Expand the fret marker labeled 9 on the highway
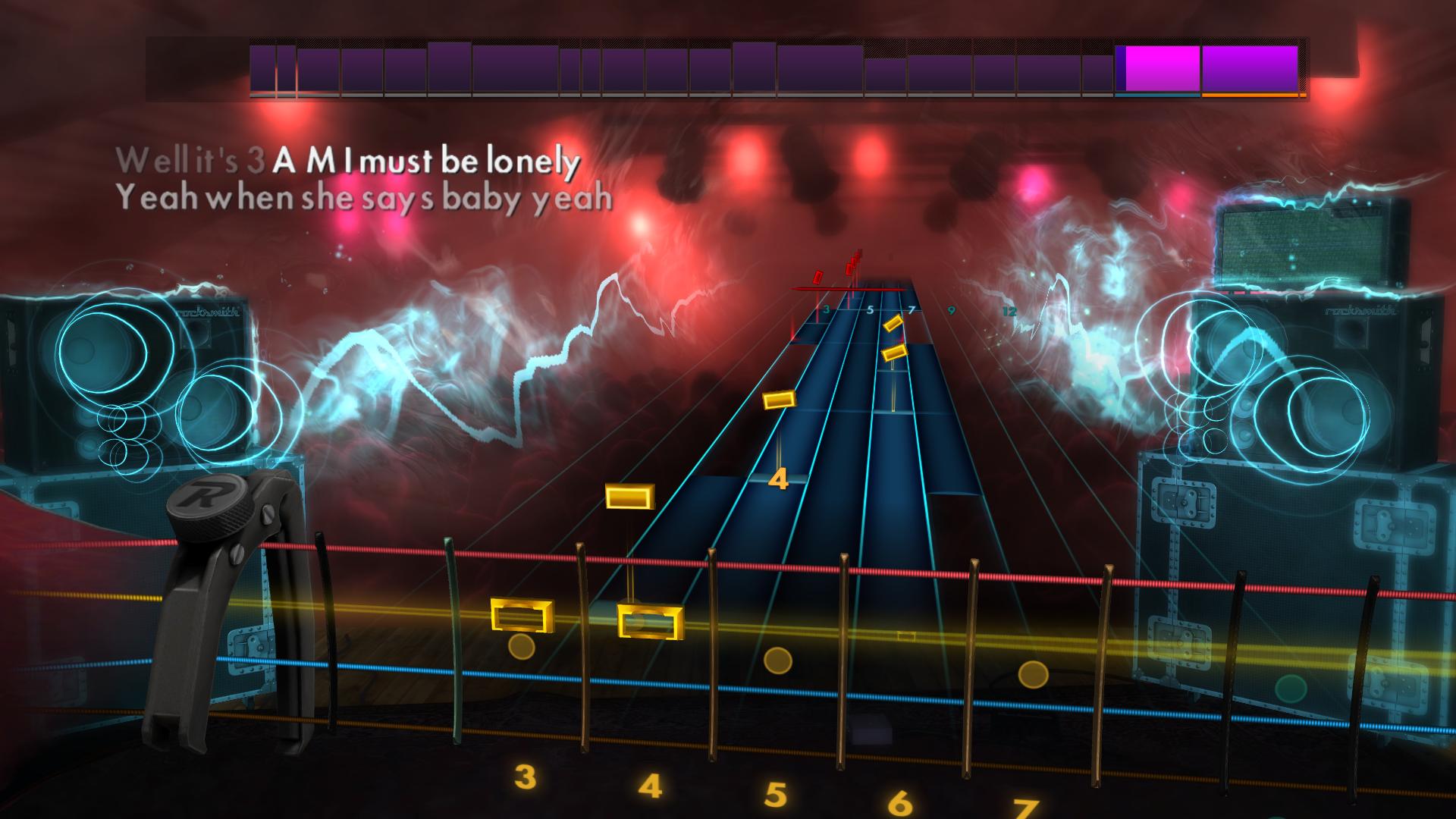 click(x=951, y=309)
